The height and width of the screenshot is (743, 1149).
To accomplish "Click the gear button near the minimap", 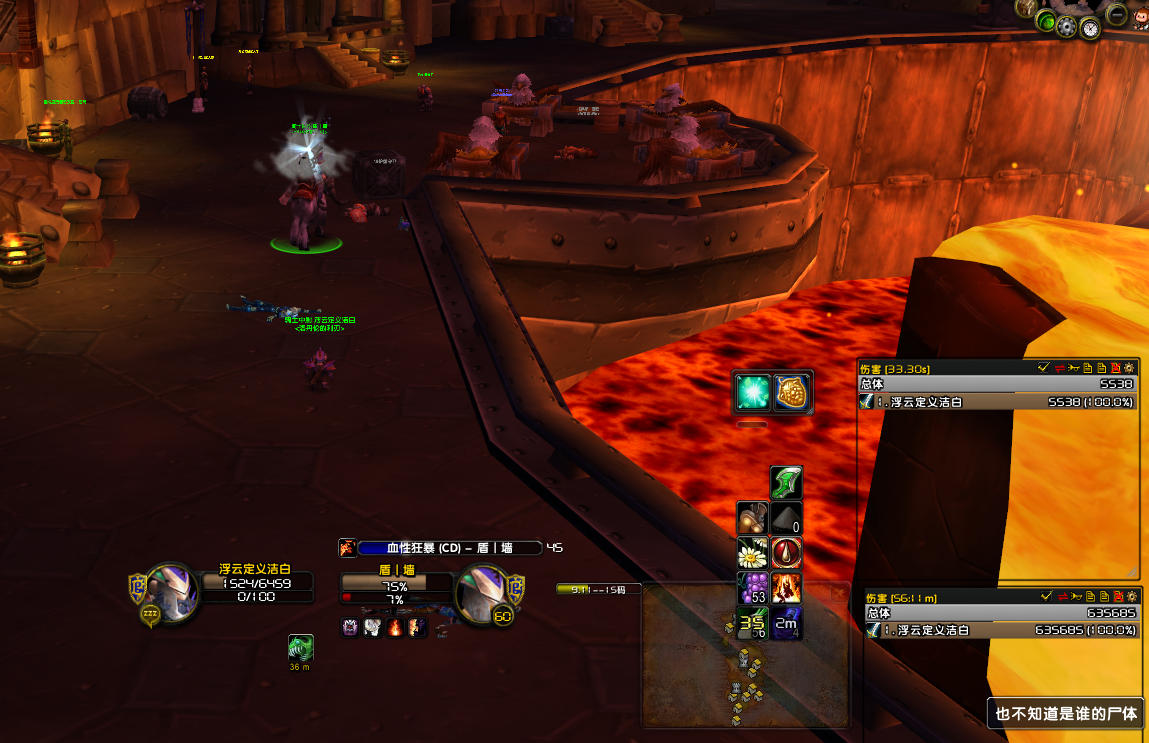I will tap(1067, 25).
